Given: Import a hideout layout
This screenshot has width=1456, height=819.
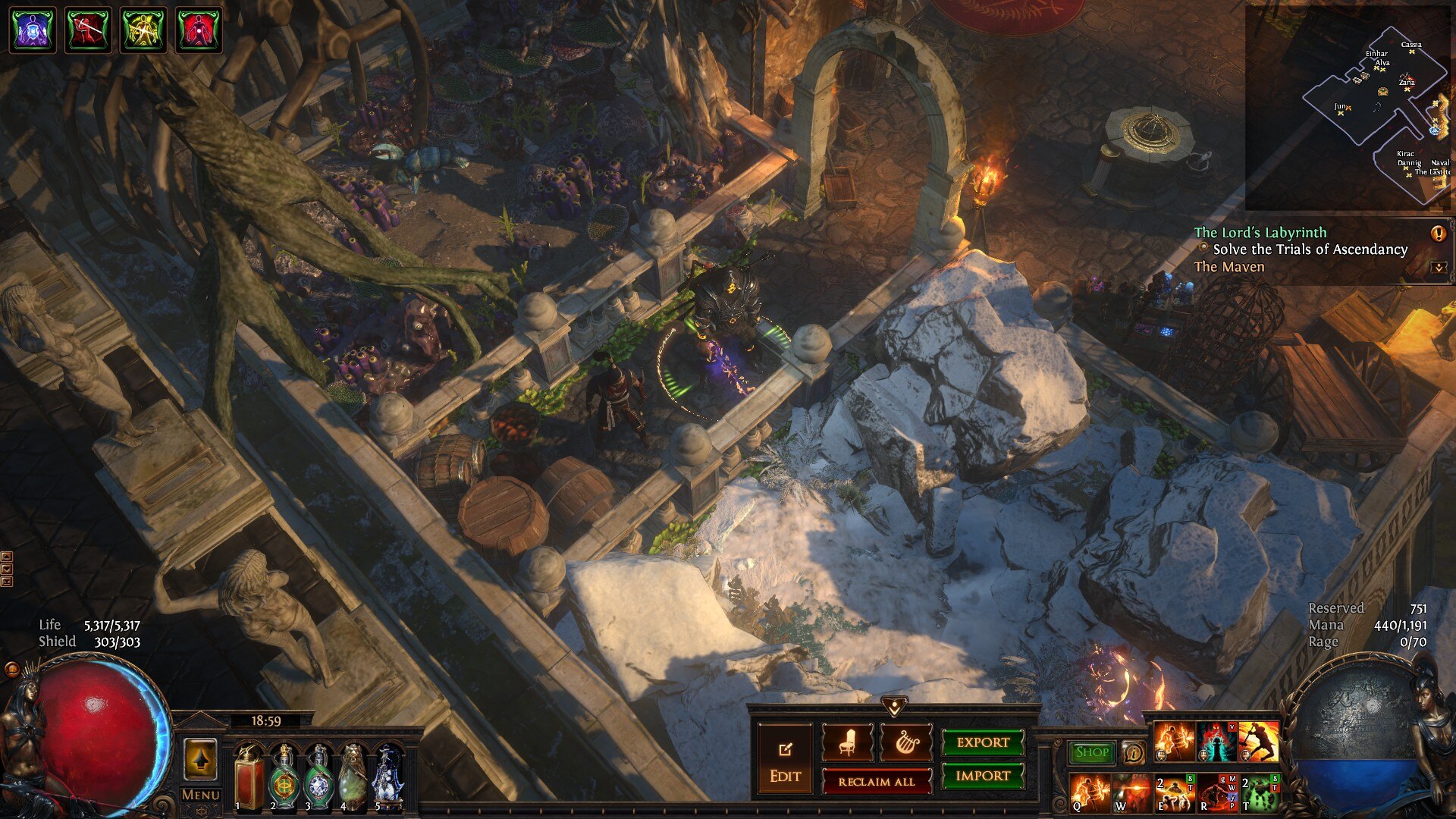Looking at the screenshot, I should pyautogui.click(x=983, y=776).
